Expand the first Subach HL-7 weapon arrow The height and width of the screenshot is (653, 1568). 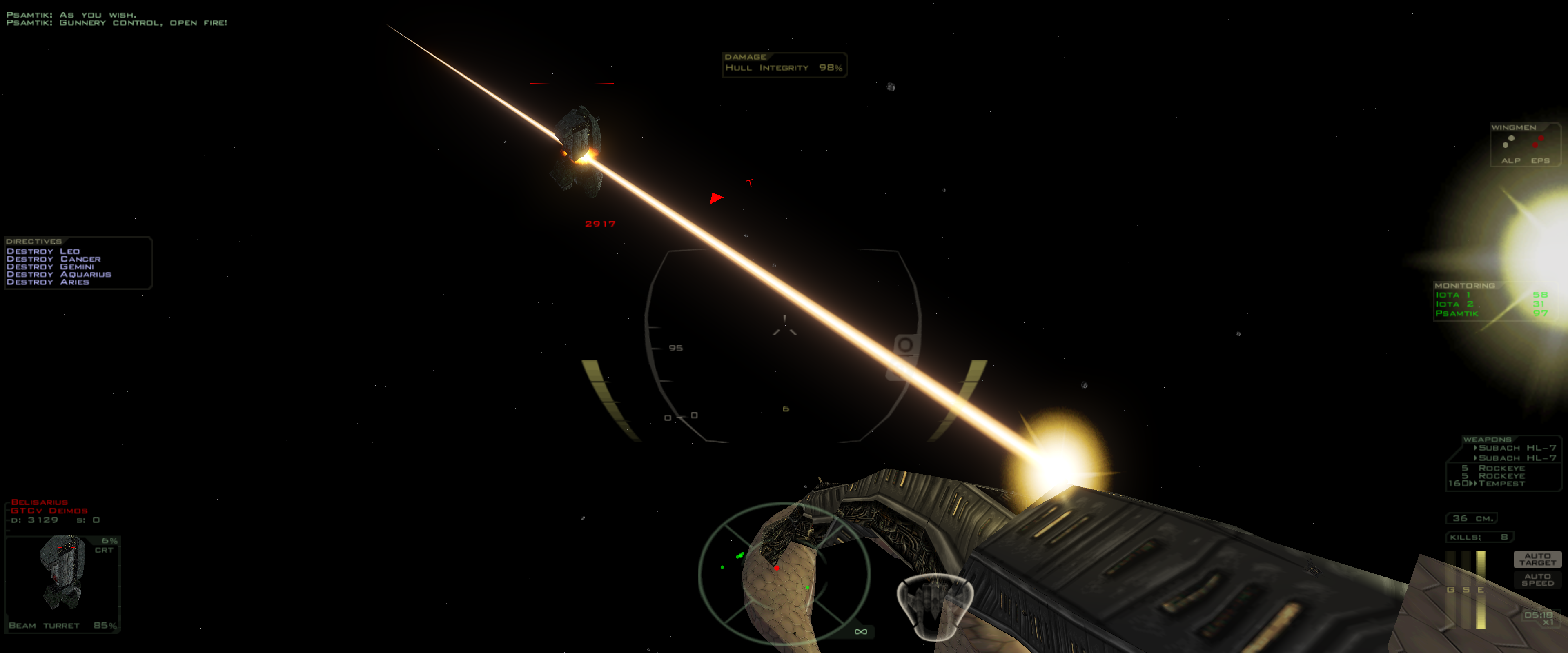tap(1475, 448)
